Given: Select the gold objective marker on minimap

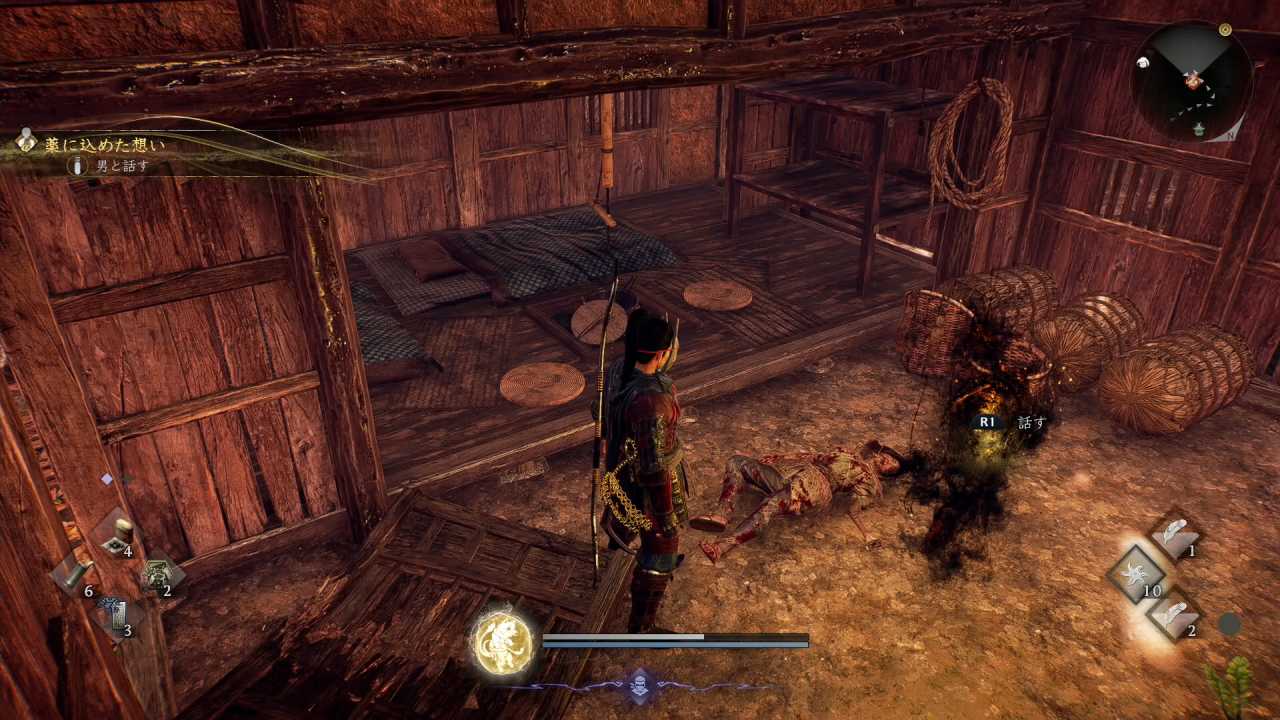Looking at the screenshot, I should click(x=1225, y=30).
